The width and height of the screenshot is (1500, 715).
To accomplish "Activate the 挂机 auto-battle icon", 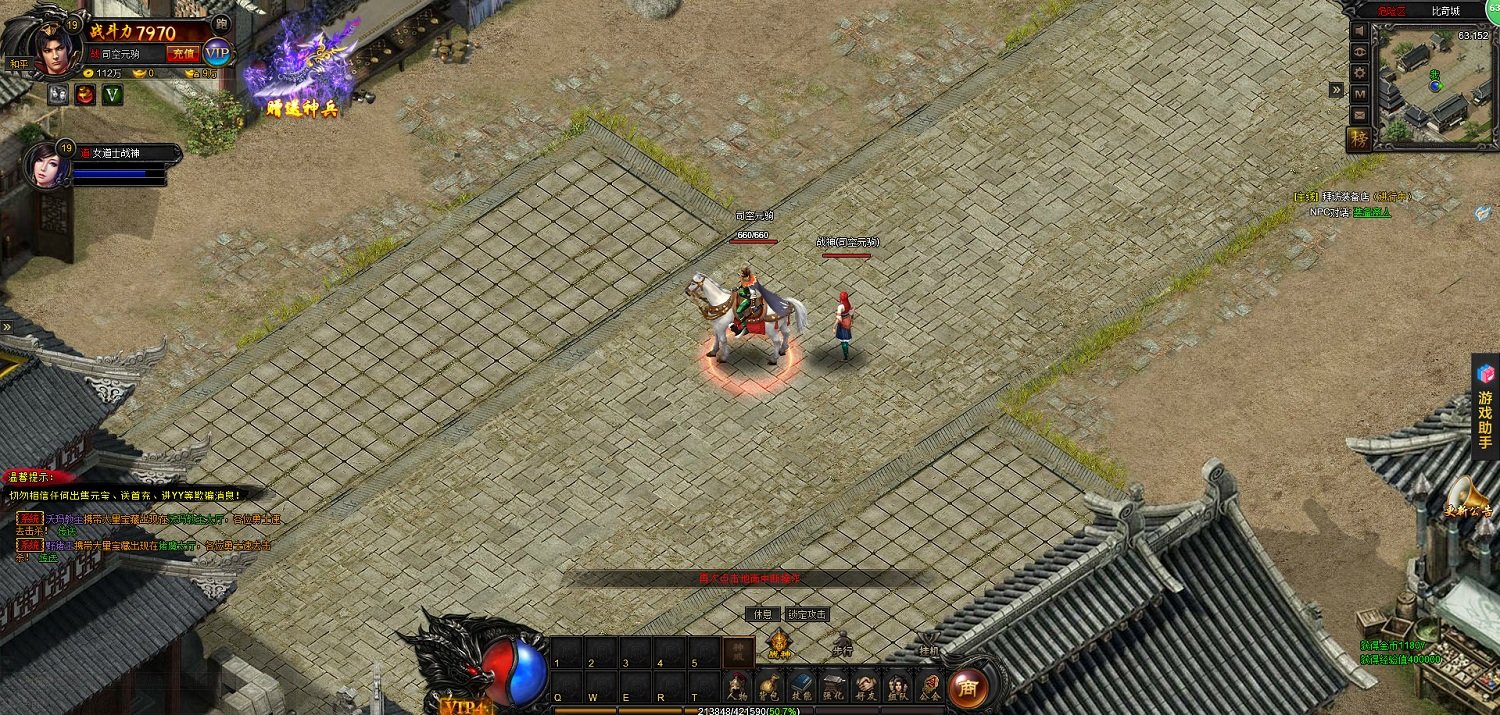I will click(x=928, y=643).
